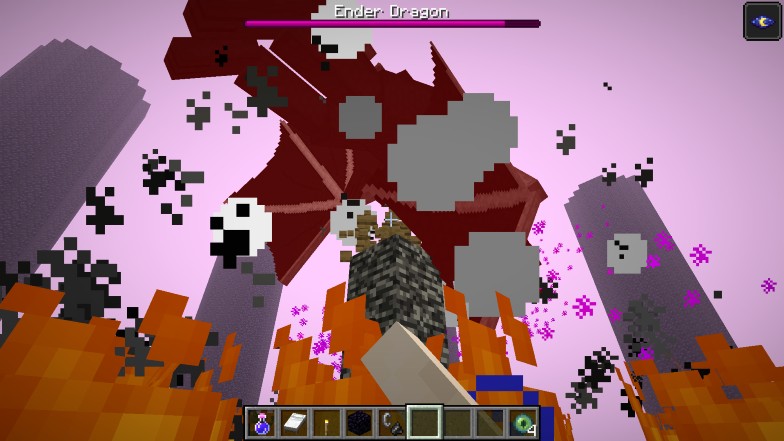Choose the torch in the hotbar
Viewport: 784px width, 441px height.
326,423
